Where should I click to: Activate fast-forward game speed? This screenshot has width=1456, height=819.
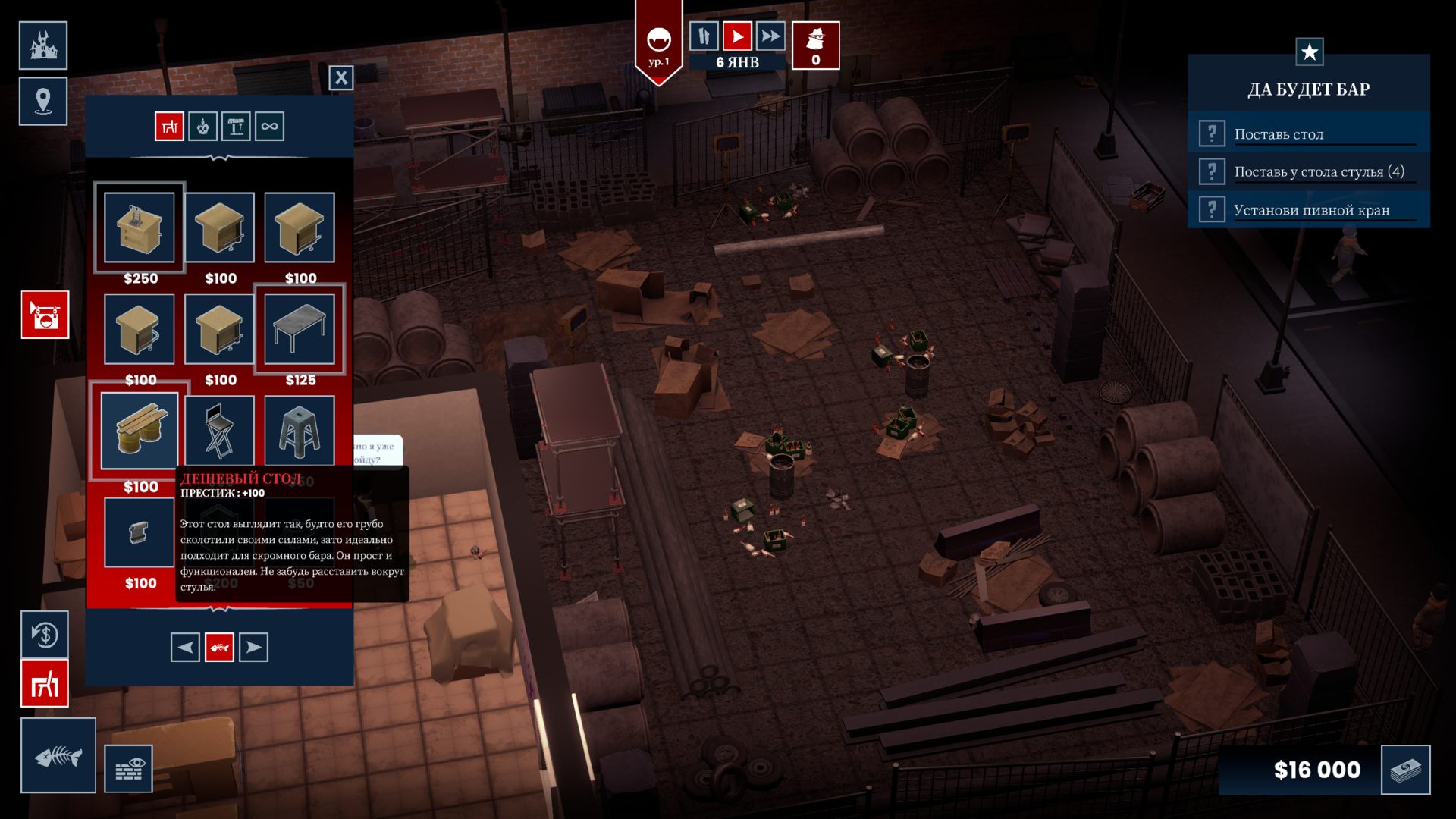tap(770, 36)
